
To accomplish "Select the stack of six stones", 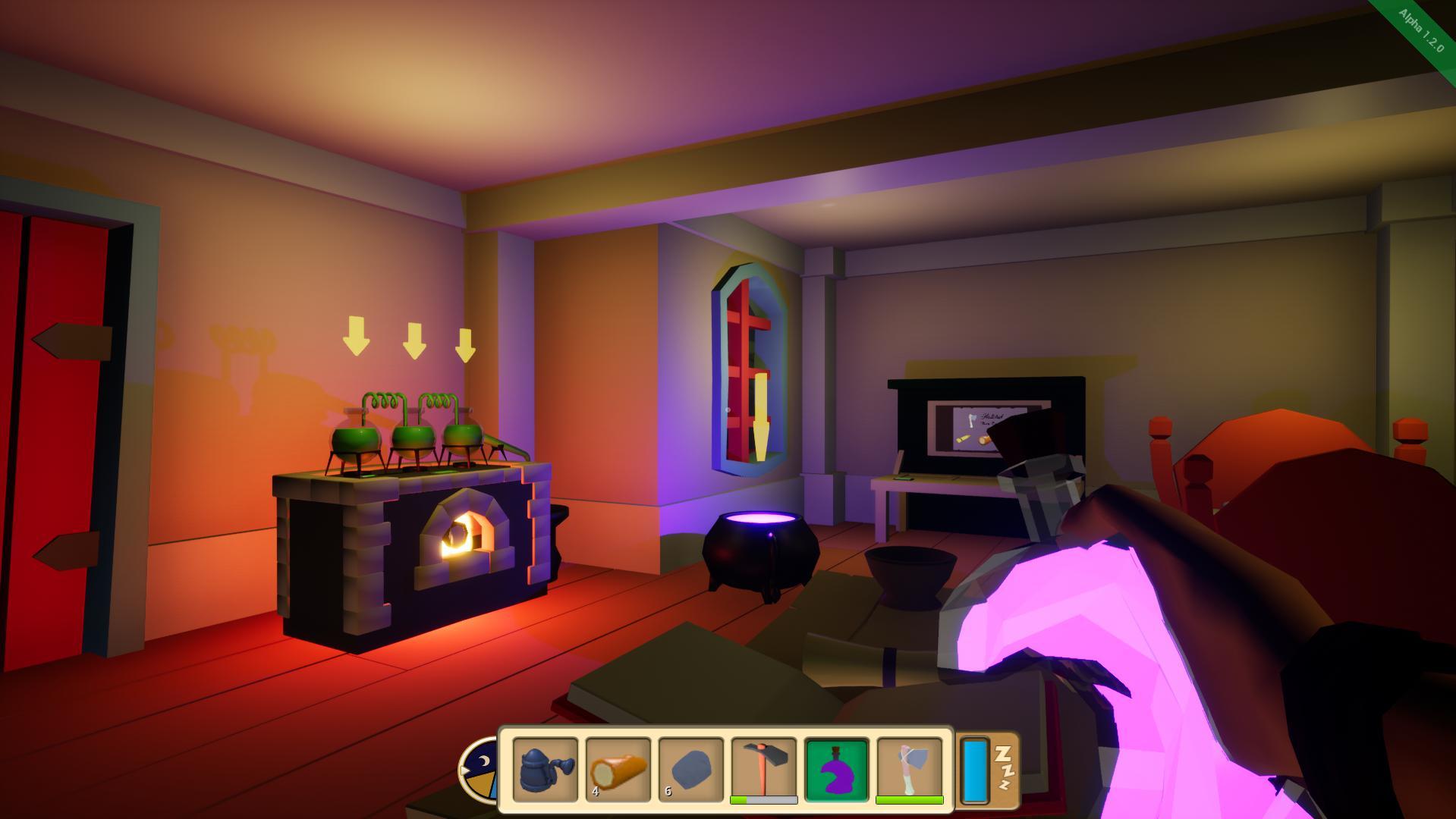I will (x=691, y=770).
